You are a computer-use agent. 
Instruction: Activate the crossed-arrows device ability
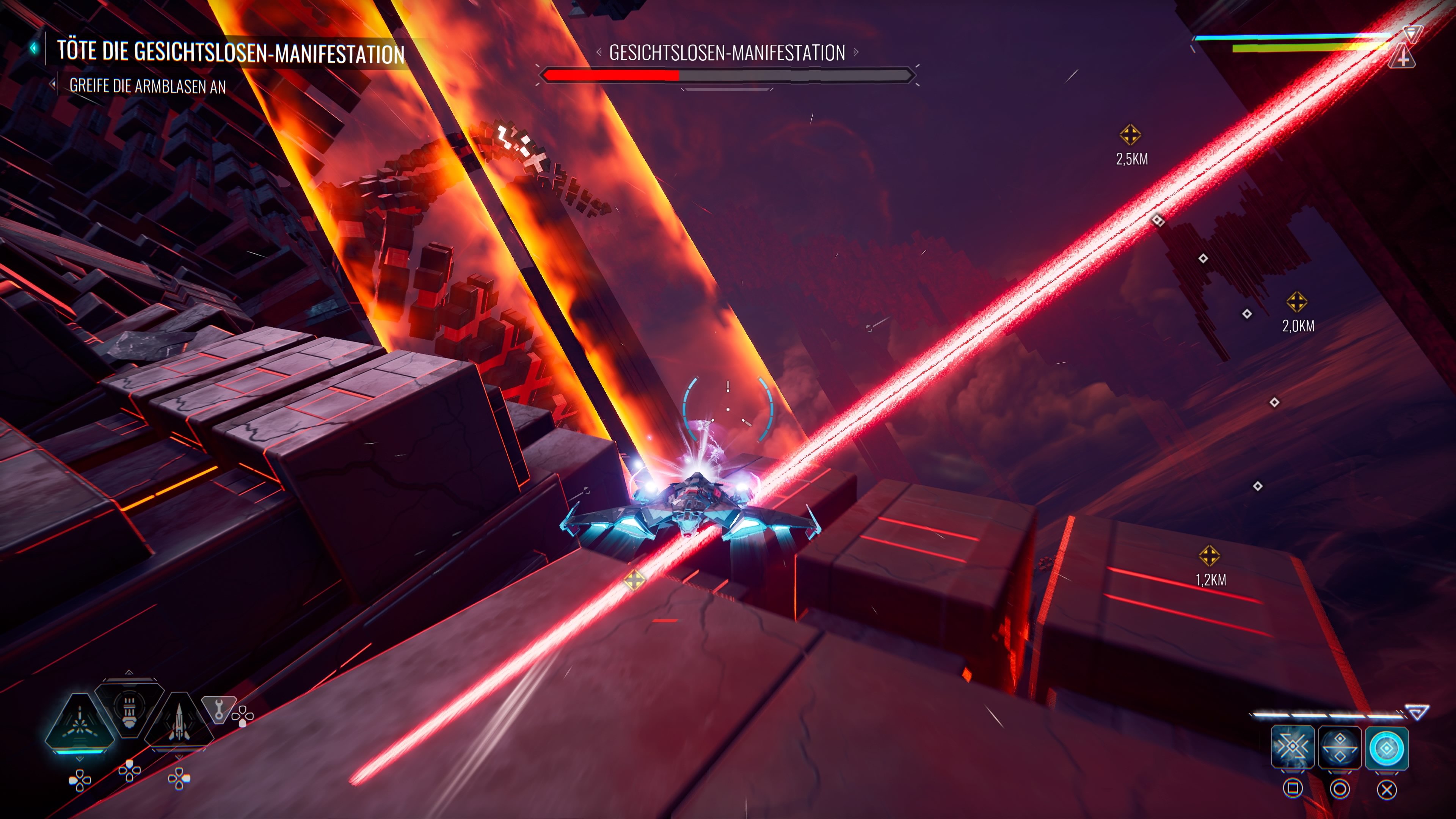tap(1292, 748)
